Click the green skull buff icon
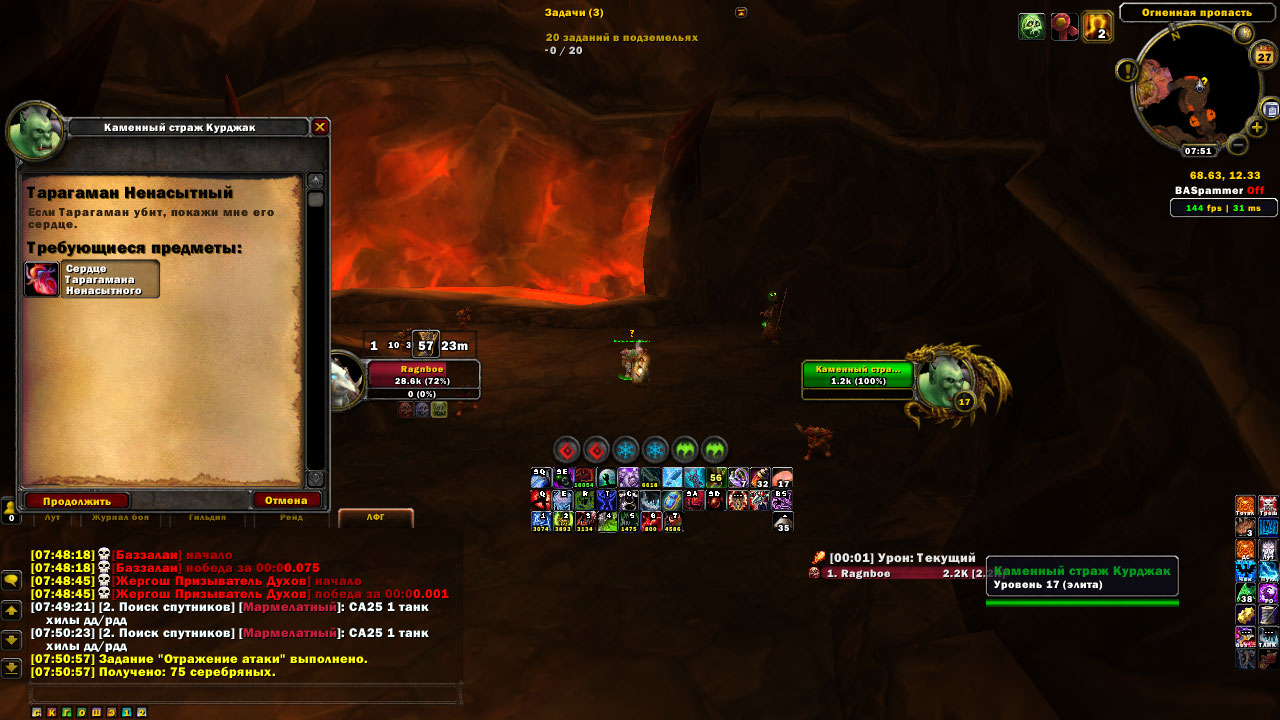The width and height of the screenshot is (1280, 720). tap(1032, 27)
